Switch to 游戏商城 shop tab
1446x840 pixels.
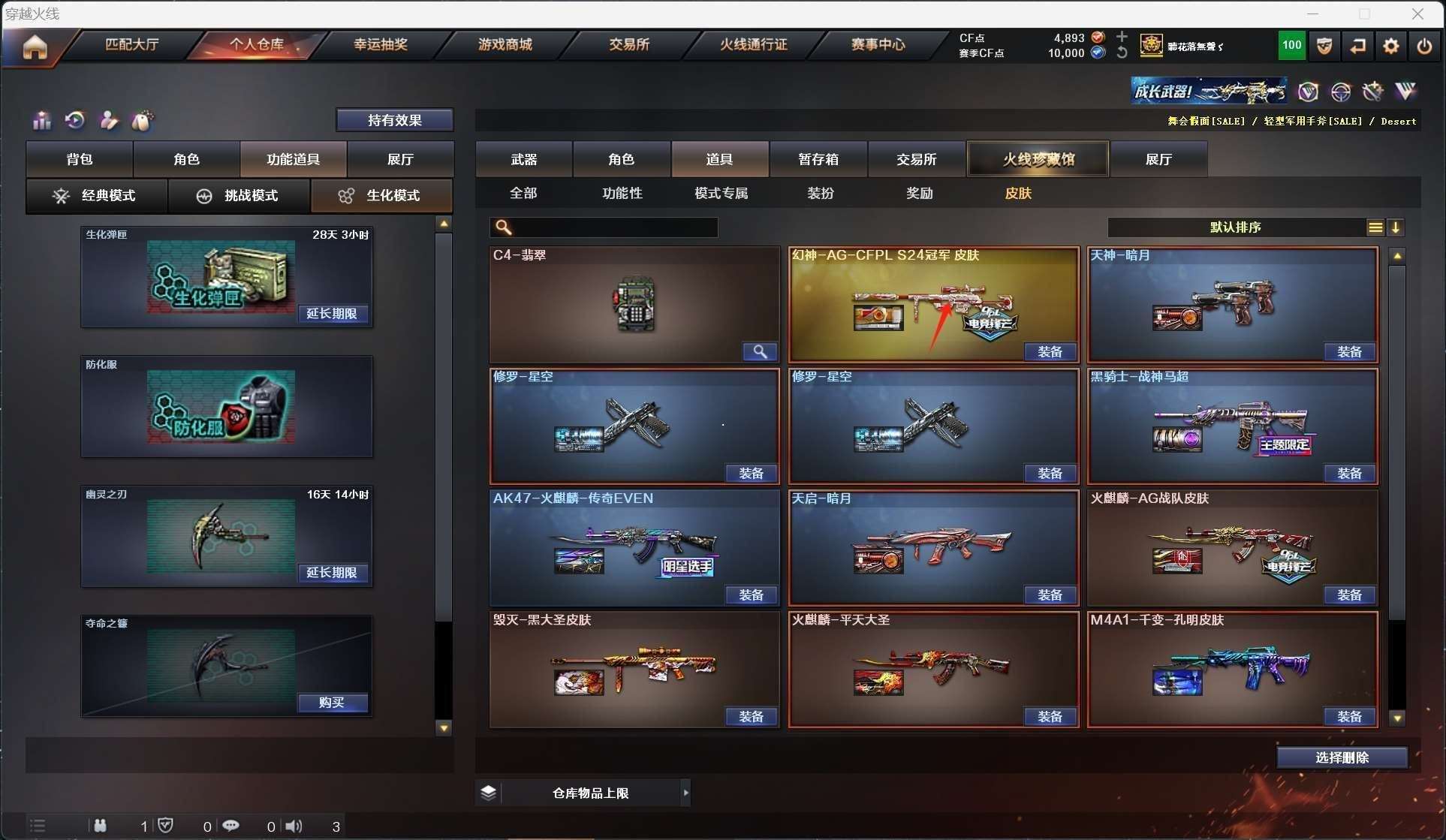coord(505,44)
